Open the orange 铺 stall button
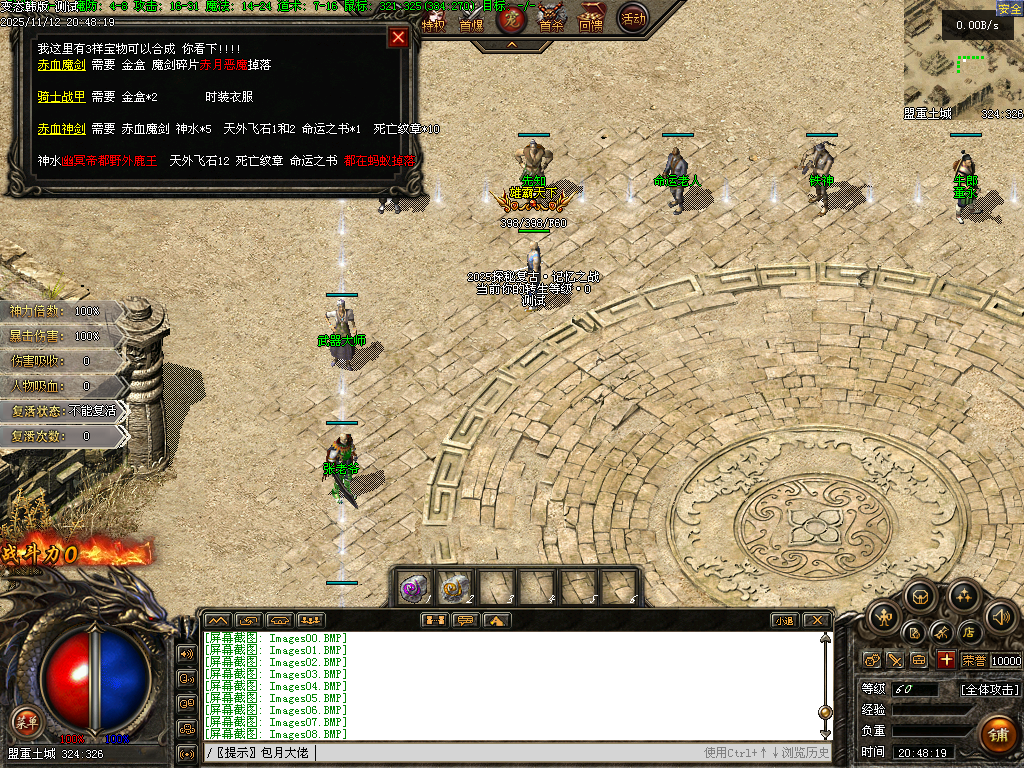 (997, 735)
